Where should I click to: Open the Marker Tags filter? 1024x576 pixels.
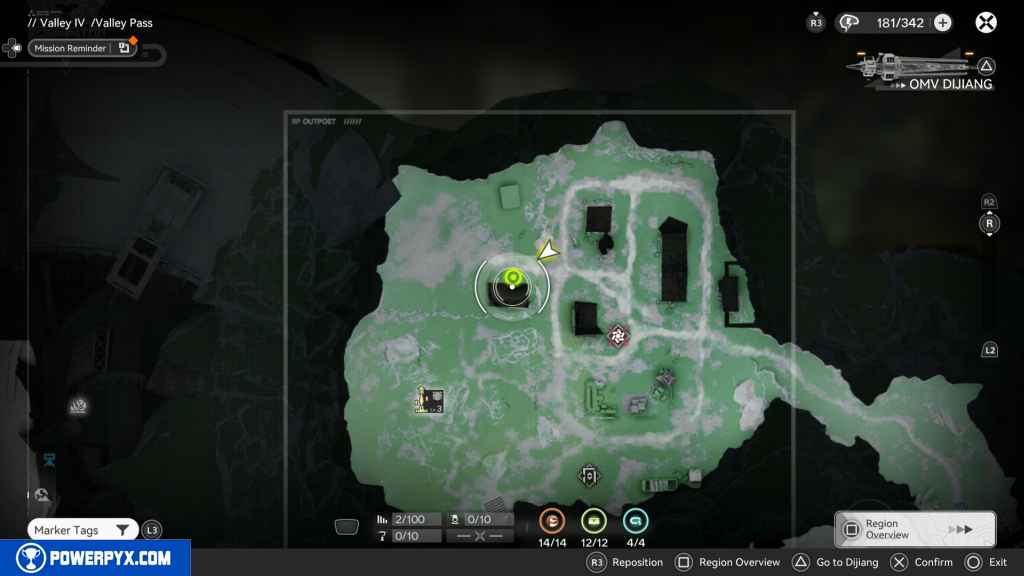pyautogui.click(x=83, y=530)
